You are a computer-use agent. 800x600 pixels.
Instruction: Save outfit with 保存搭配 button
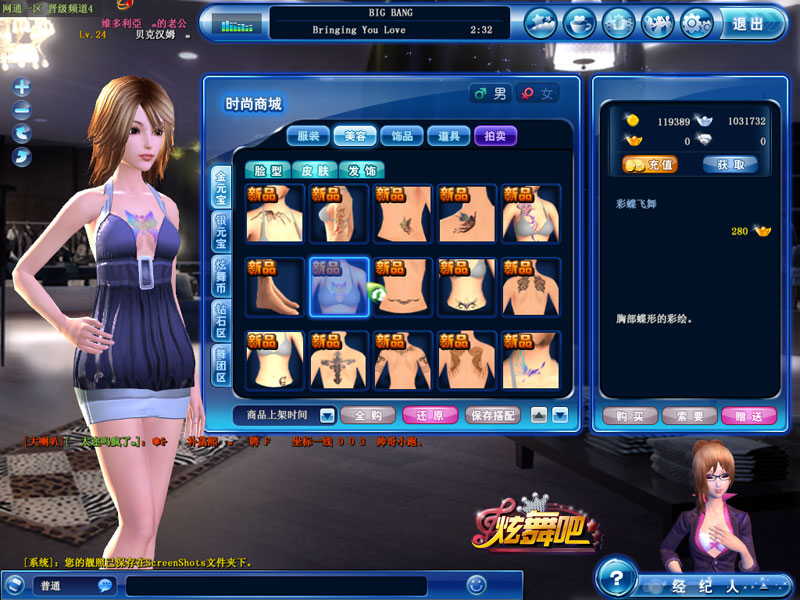coord(492,414)
